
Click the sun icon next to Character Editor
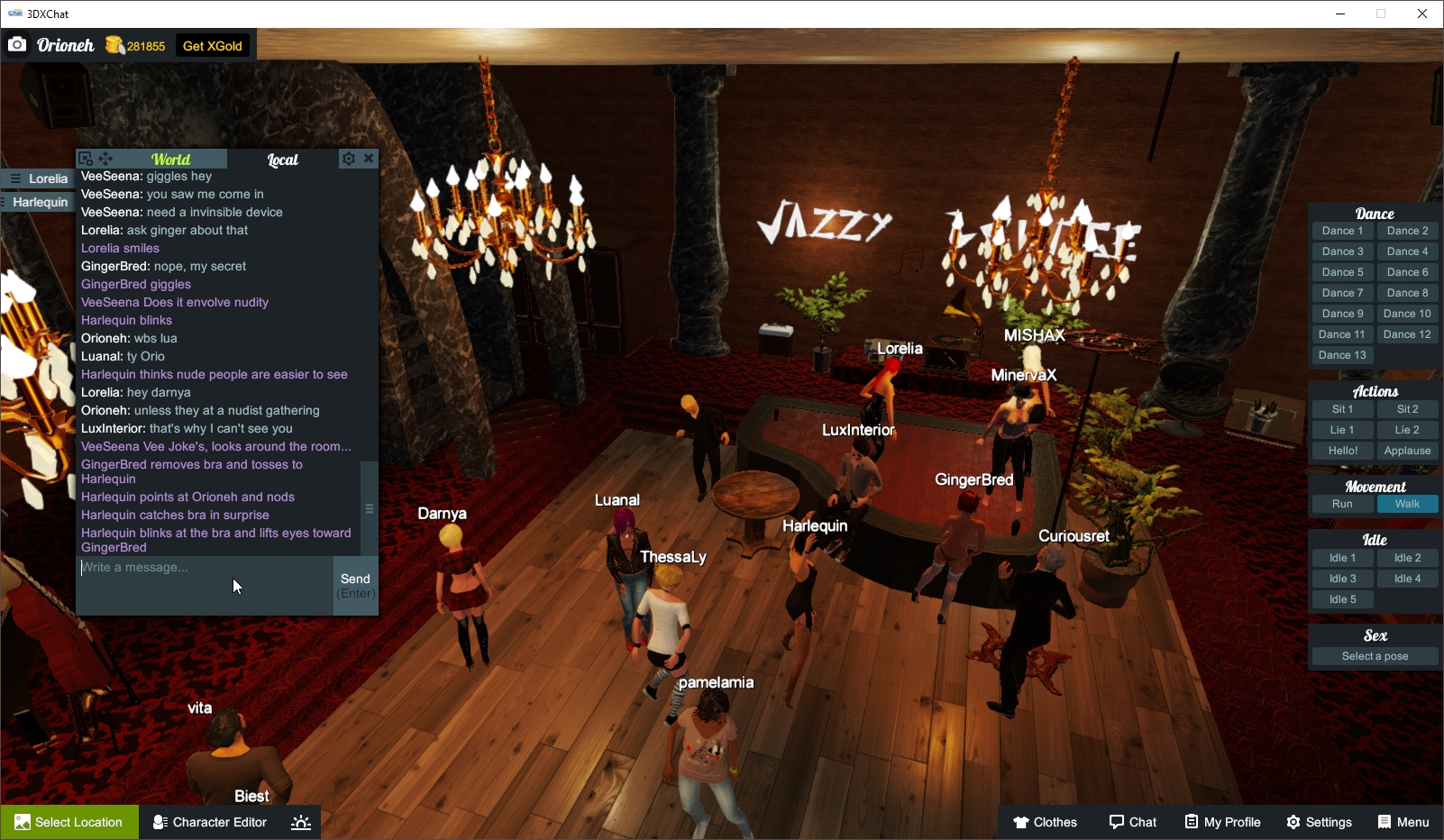tap(300, 822)
